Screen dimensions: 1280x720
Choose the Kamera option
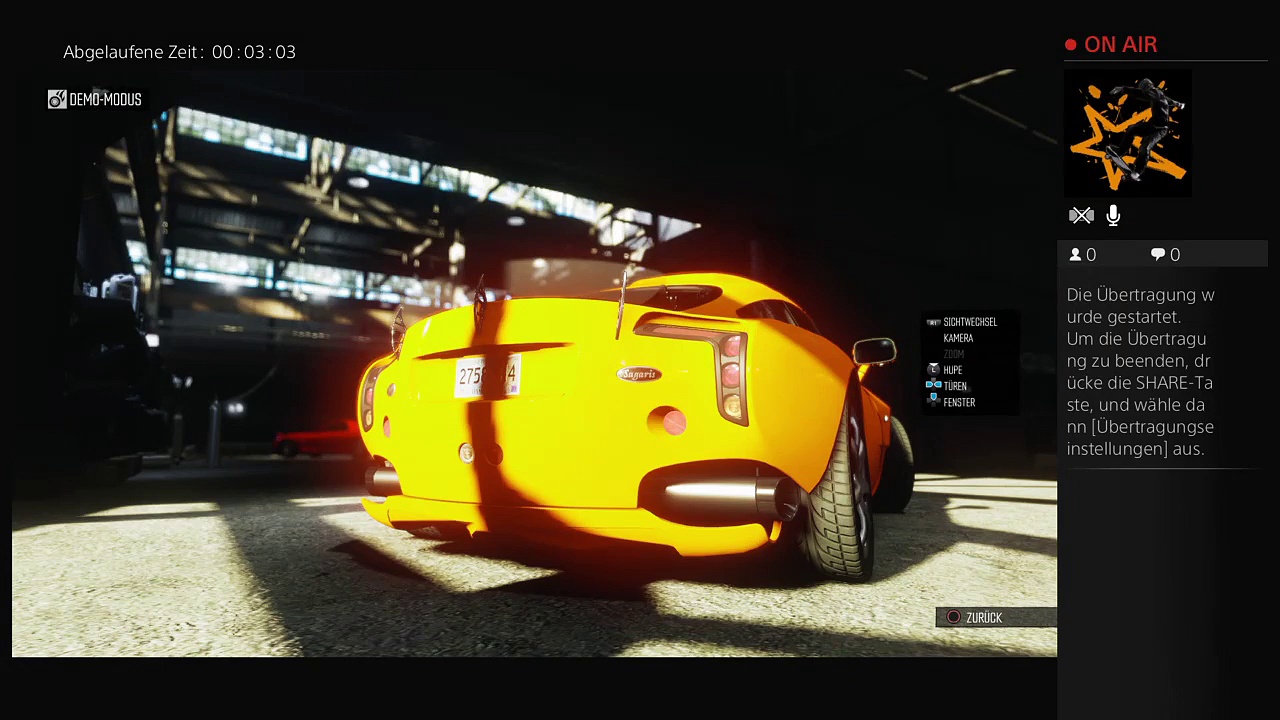pos(958,338)
